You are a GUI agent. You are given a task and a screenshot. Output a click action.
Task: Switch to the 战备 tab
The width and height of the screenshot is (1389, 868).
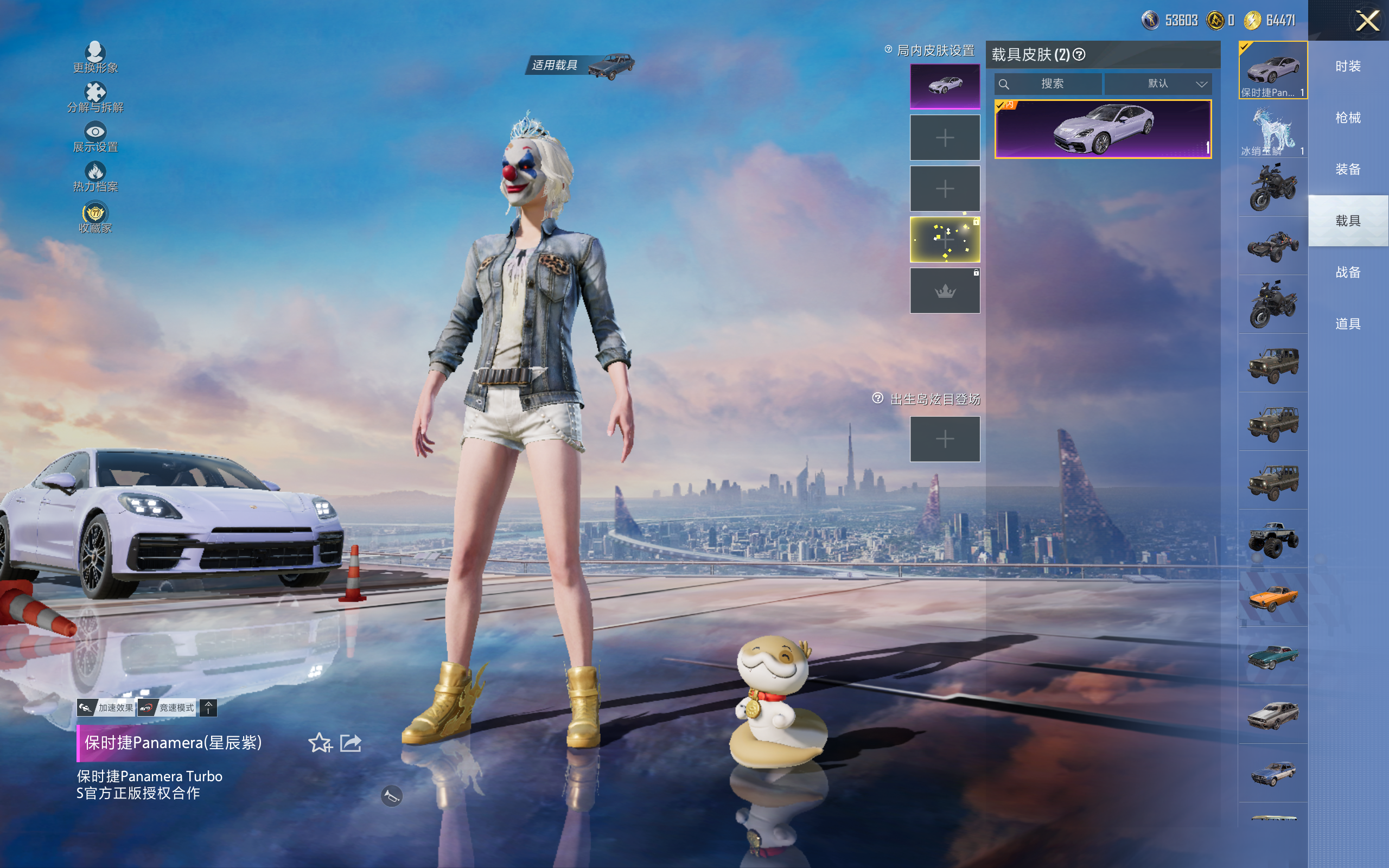point(1348,272)
